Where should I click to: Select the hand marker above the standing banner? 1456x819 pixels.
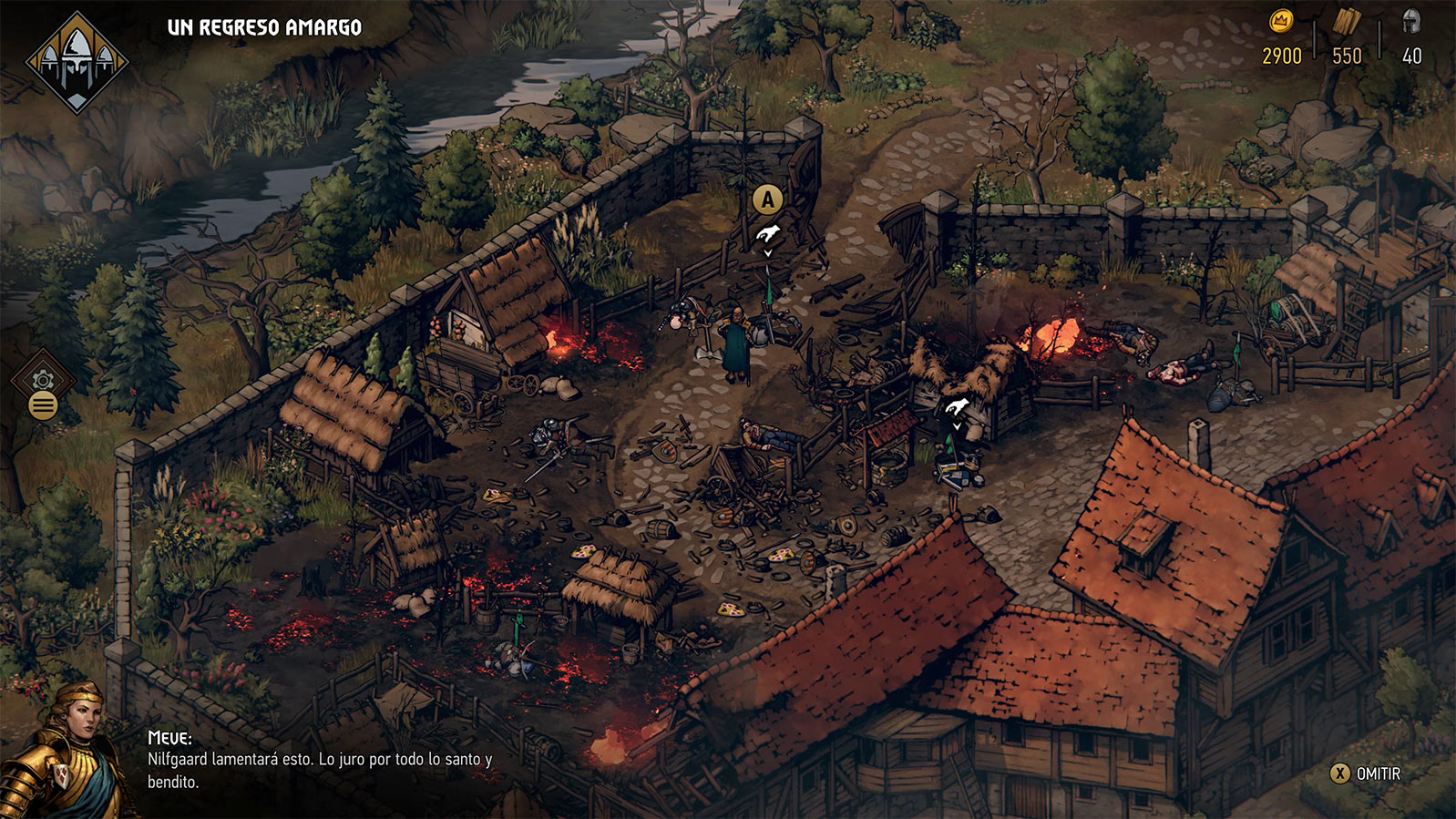point(768,234)
